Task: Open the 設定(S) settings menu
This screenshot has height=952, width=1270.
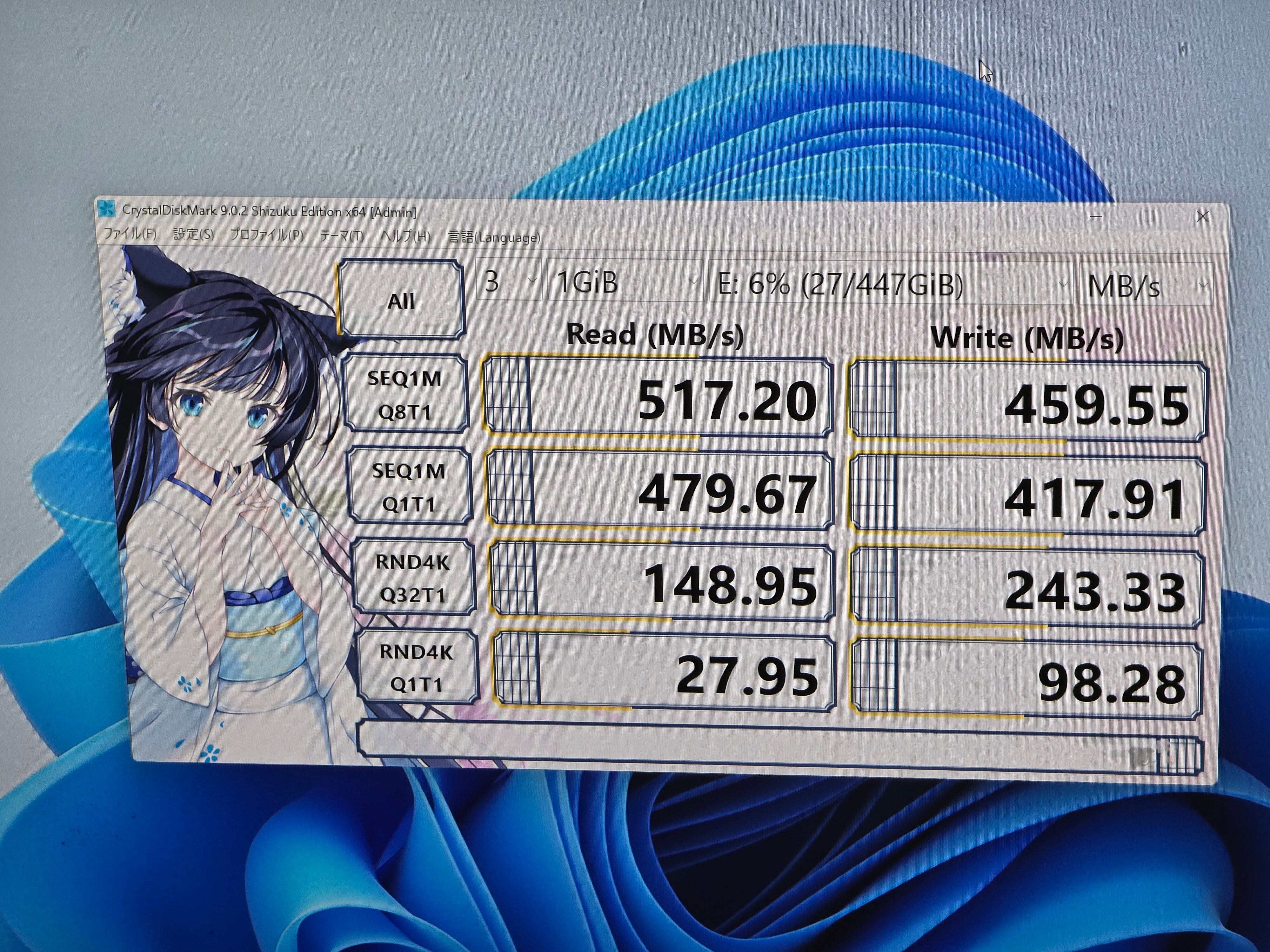Action: click(193, 234)
